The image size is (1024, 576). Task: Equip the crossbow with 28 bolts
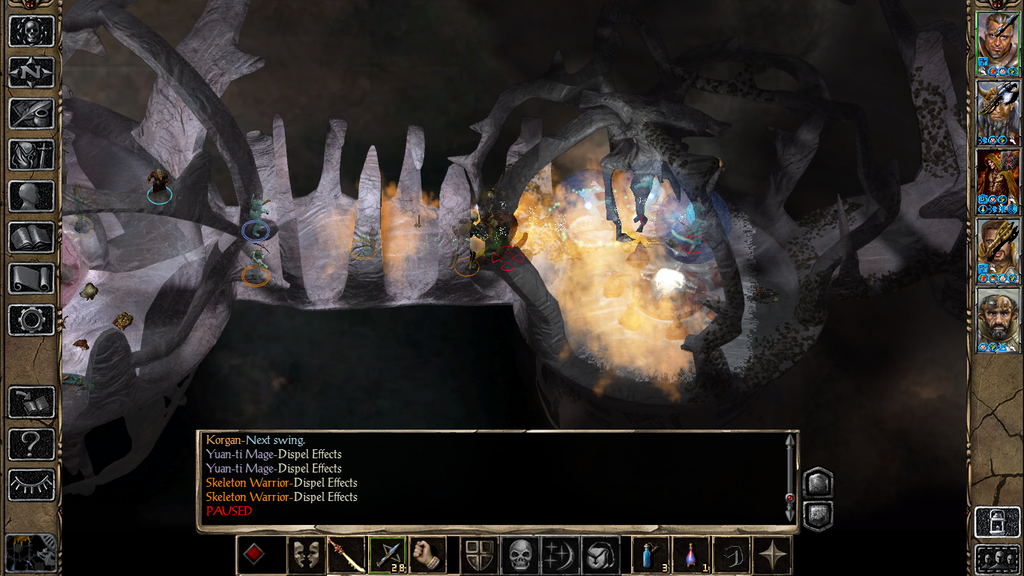387,555
